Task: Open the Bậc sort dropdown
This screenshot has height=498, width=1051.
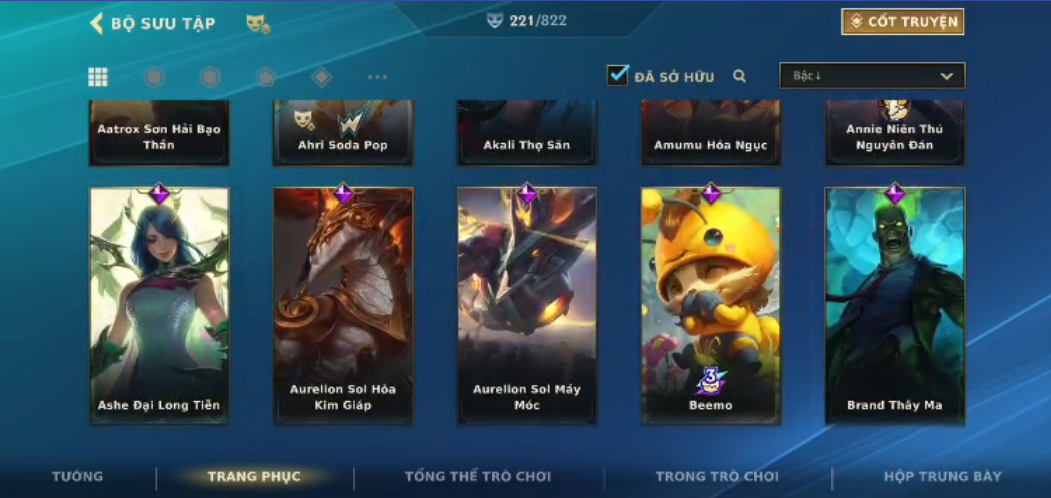Action: [872, 76]
